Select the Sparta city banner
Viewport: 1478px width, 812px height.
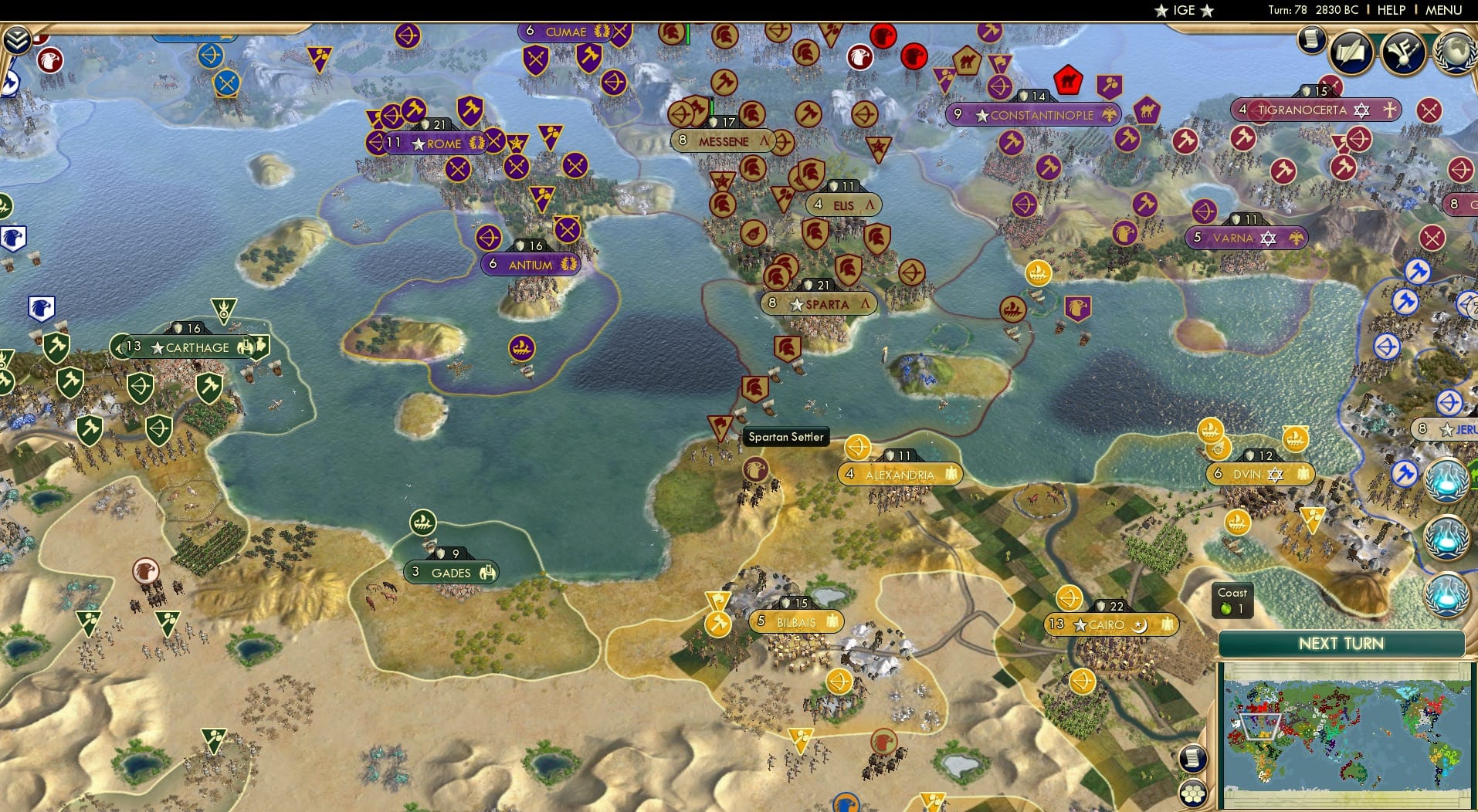(x=818, y=304)
